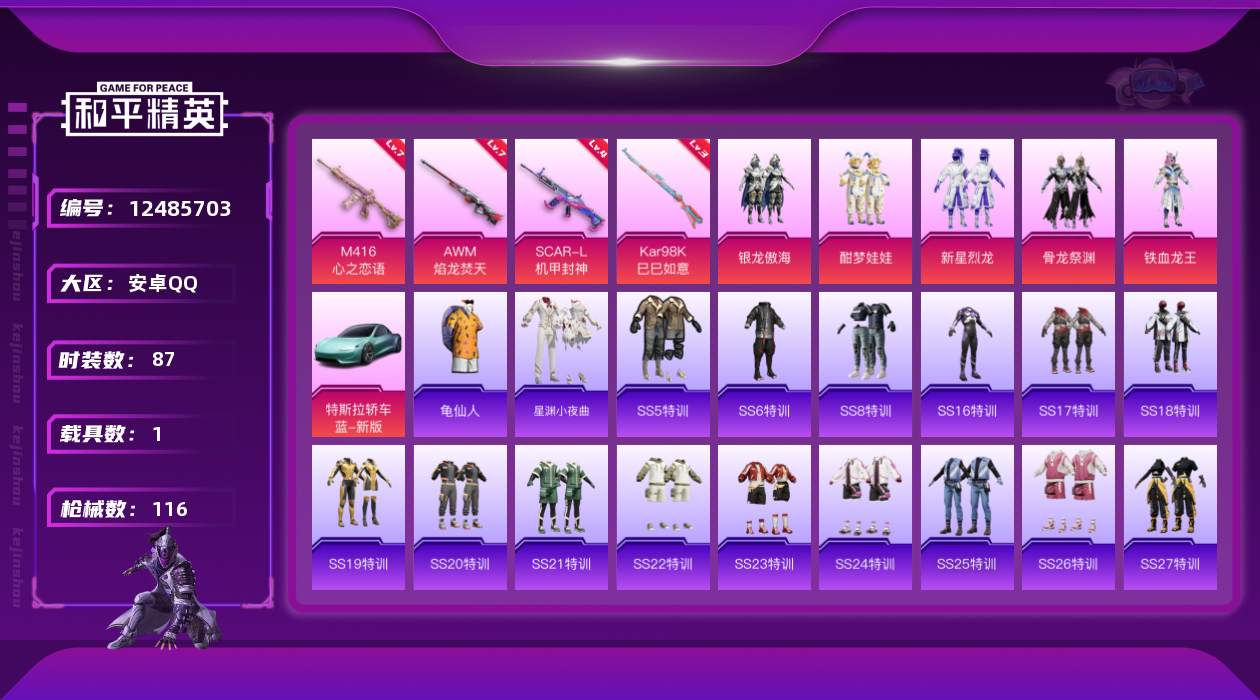
Task: Click the 特斯拉轿车 蓝-新版 vehicle card
Action: tap(358, 364)
